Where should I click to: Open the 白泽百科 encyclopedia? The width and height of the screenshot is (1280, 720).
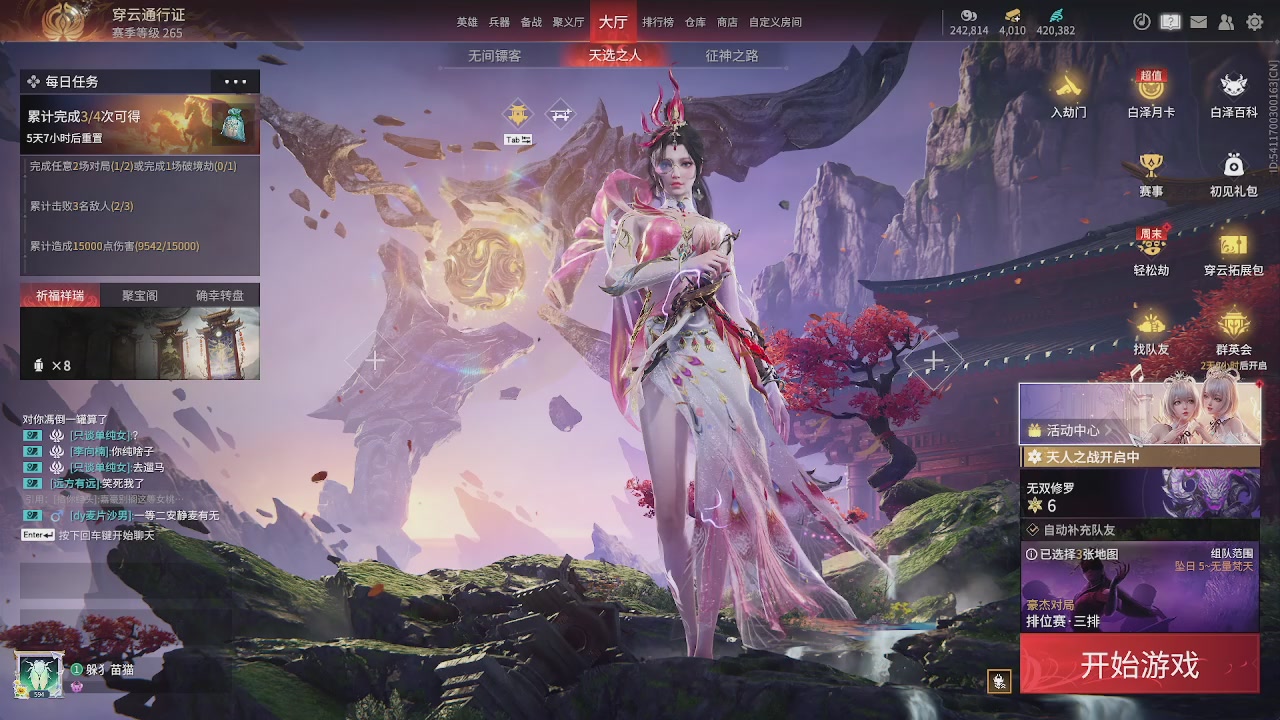tap(1233, 93)
